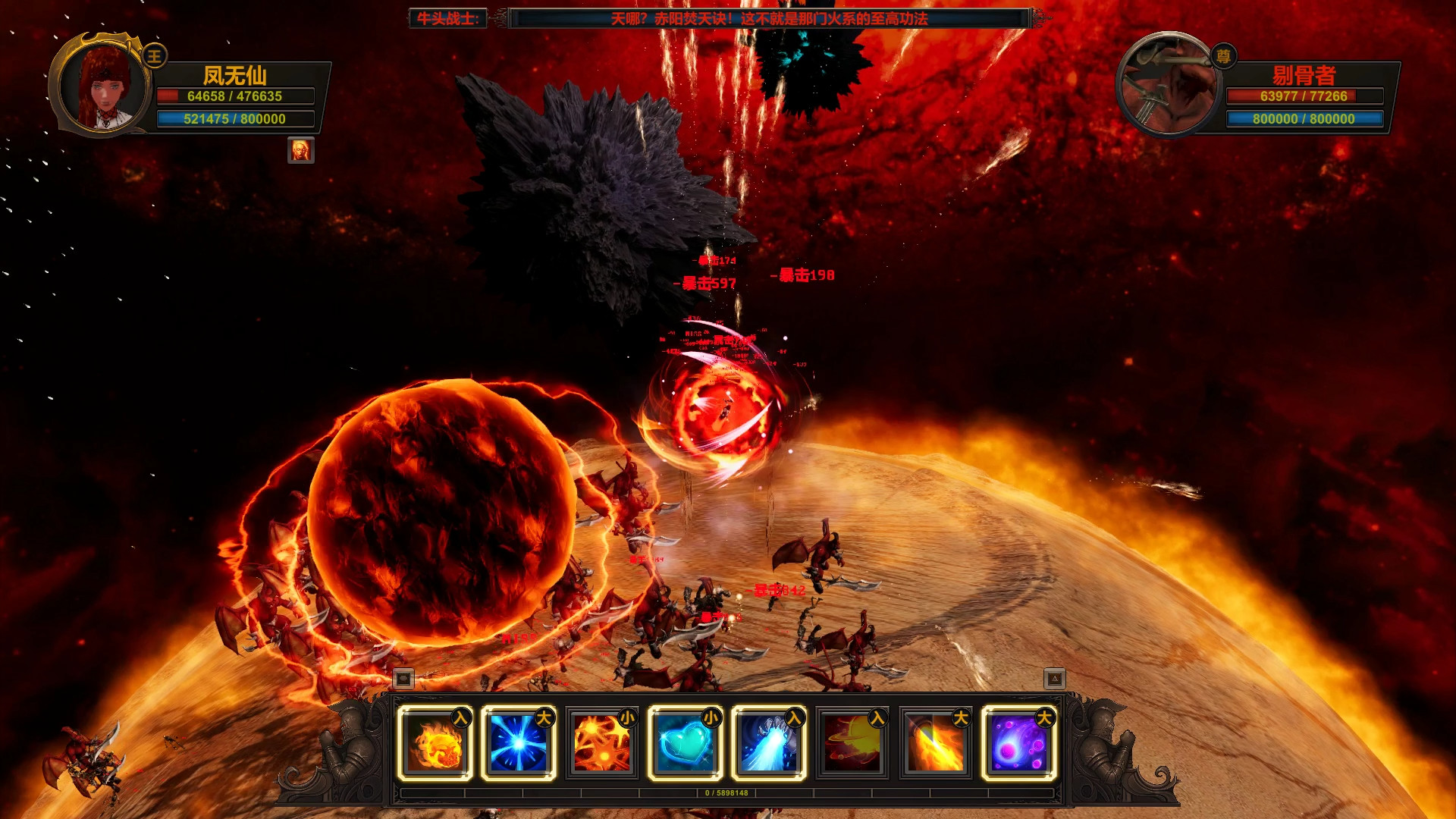Select the teal heart skill
1456x819 pixels.
686,743
